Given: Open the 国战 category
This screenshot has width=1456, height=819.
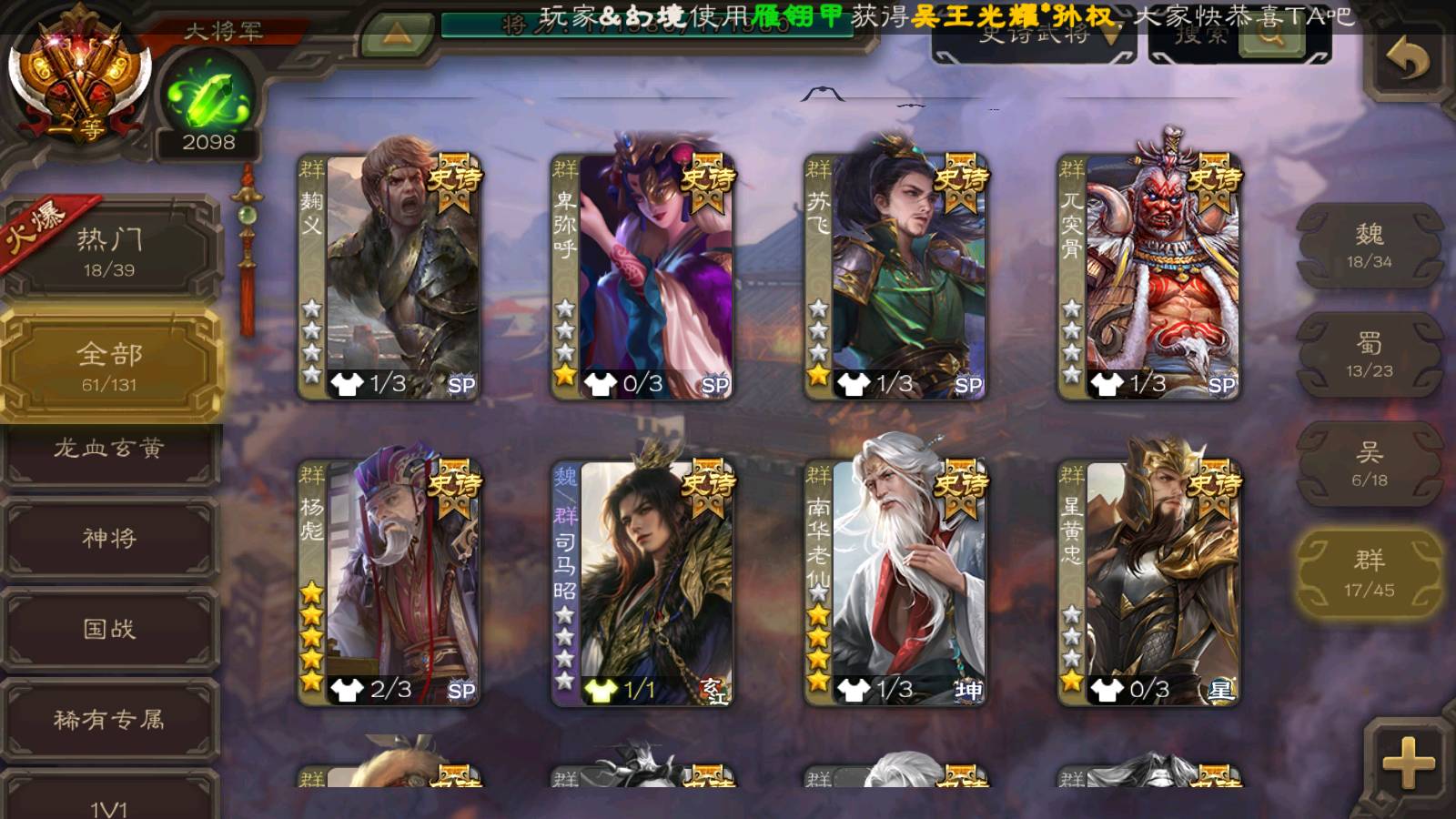Looking at the screenshot, I should click(109, 629).
